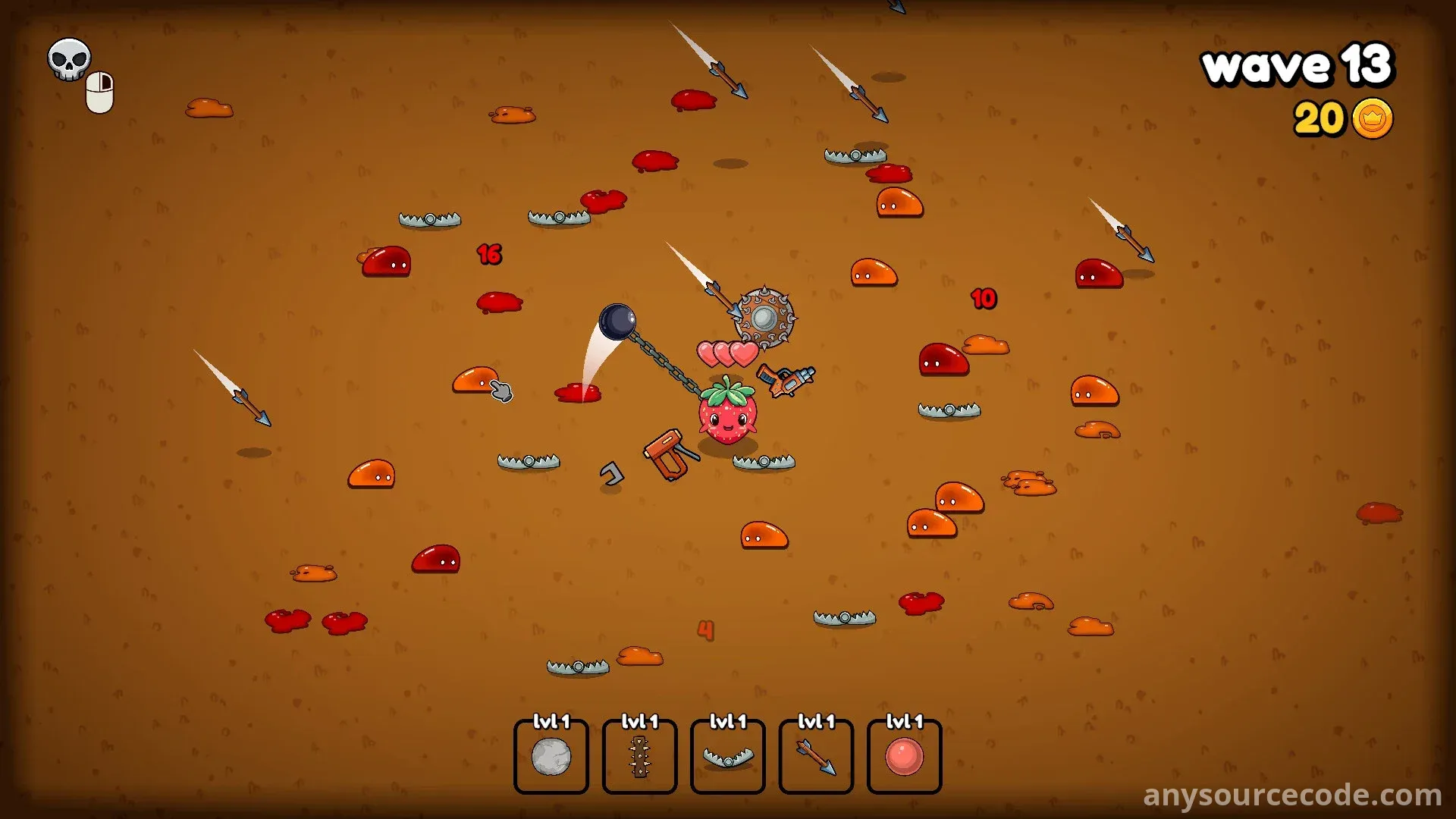Select the gray stone weapon slot
This screenshot has width=1456, height=819.
tap(551, 757)
